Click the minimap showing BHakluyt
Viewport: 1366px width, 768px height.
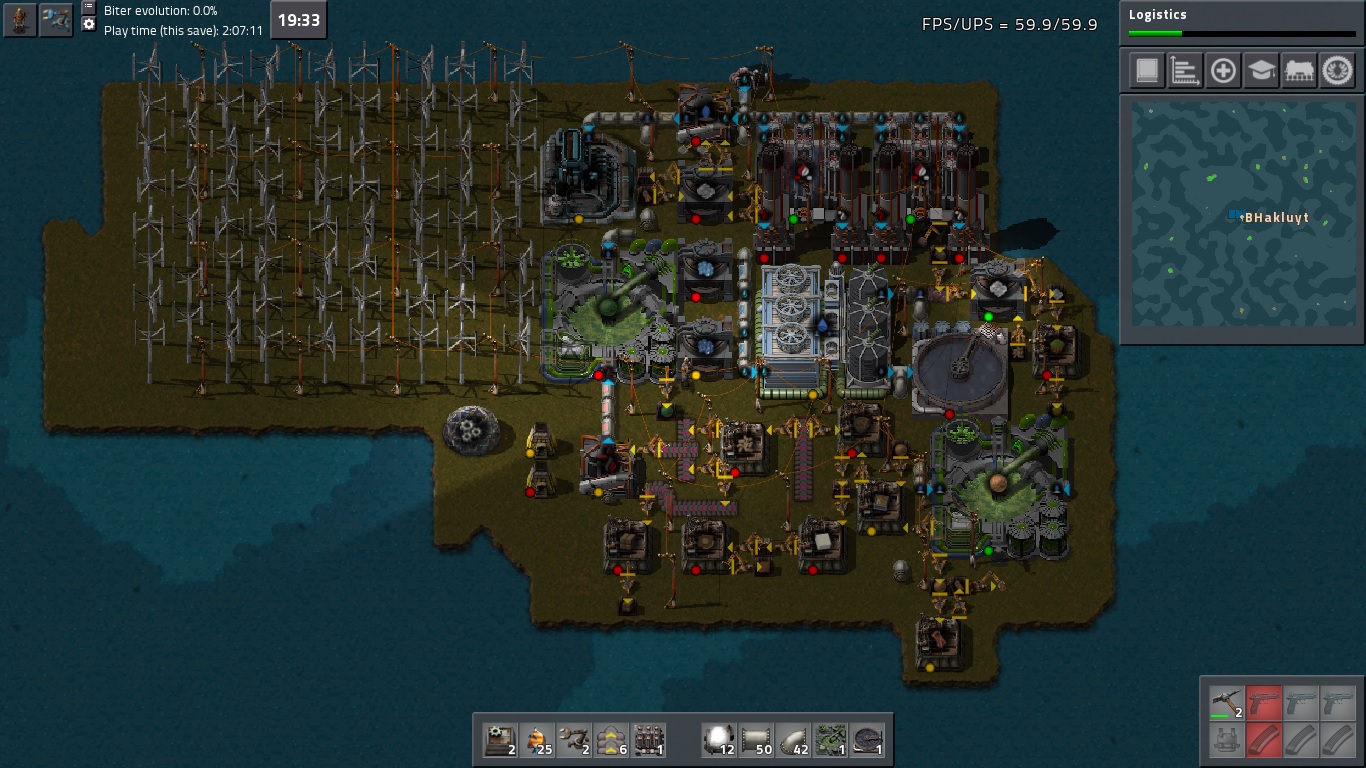(1241, 212)
